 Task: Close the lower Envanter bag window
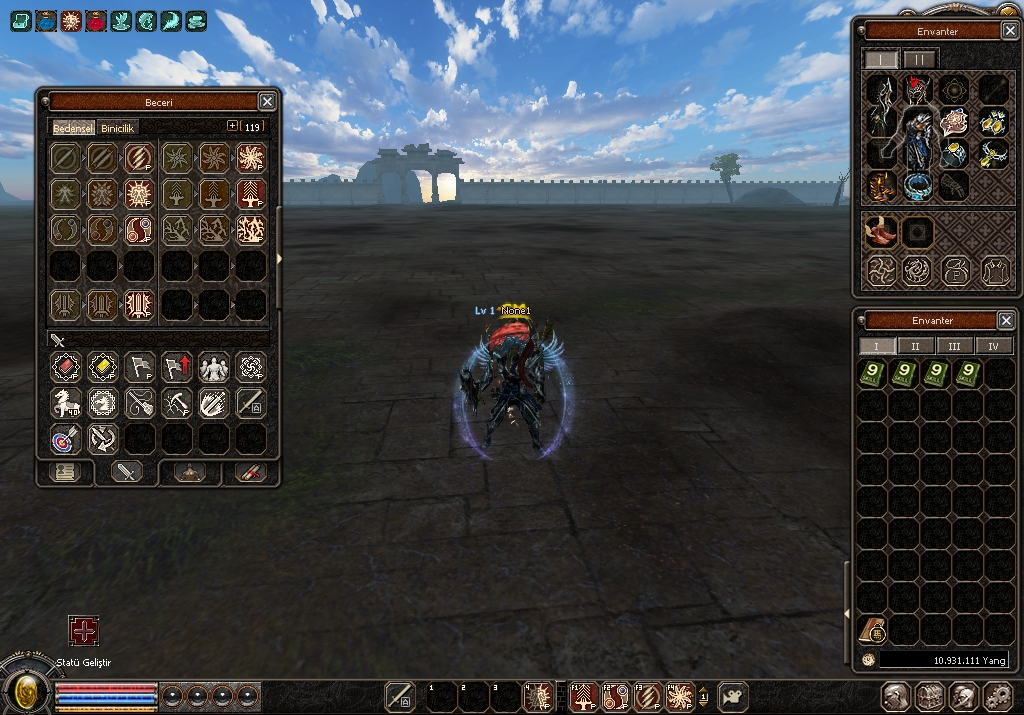pos(1006,320)
